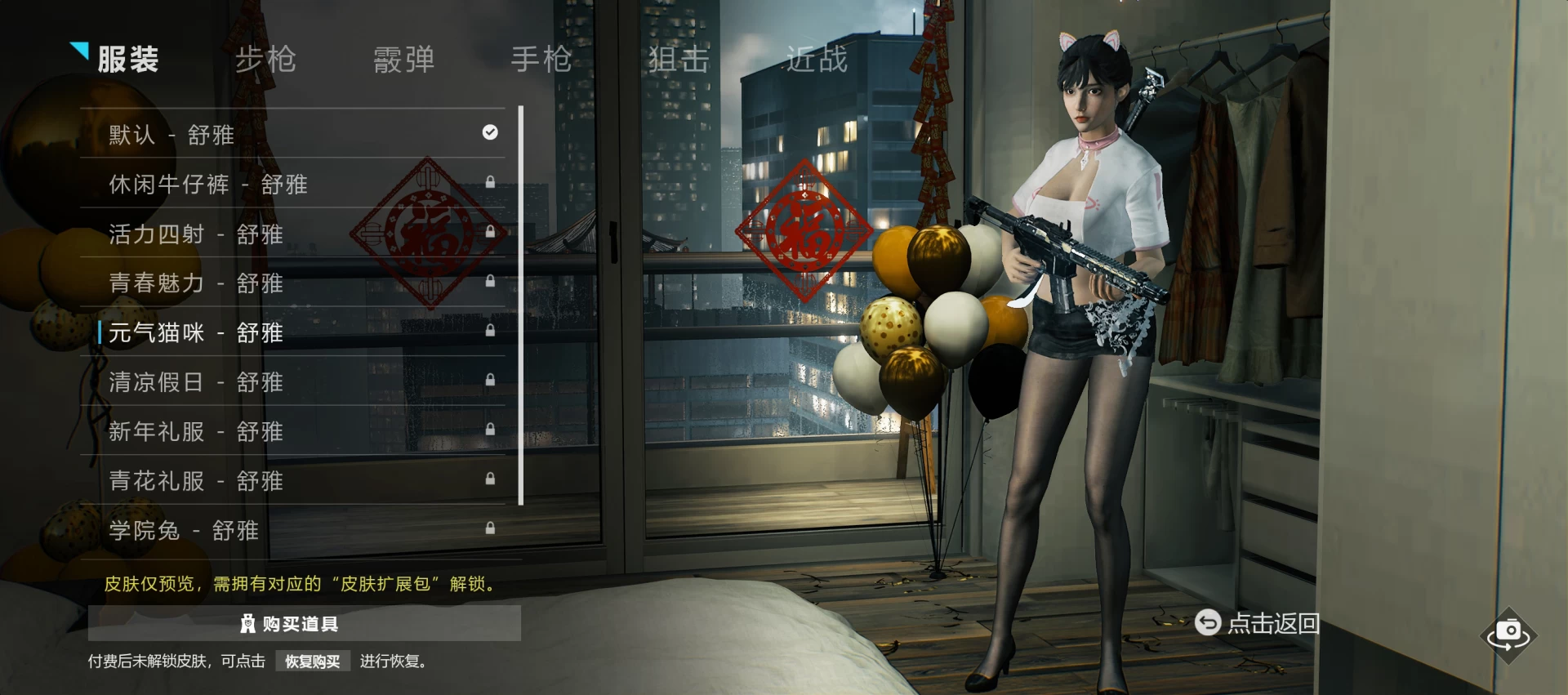The height and width of the screenshot is (695, 1568).
Task: Open the 步枪 rifle tab
Action: pyautogui.click(x=265, y=60)
